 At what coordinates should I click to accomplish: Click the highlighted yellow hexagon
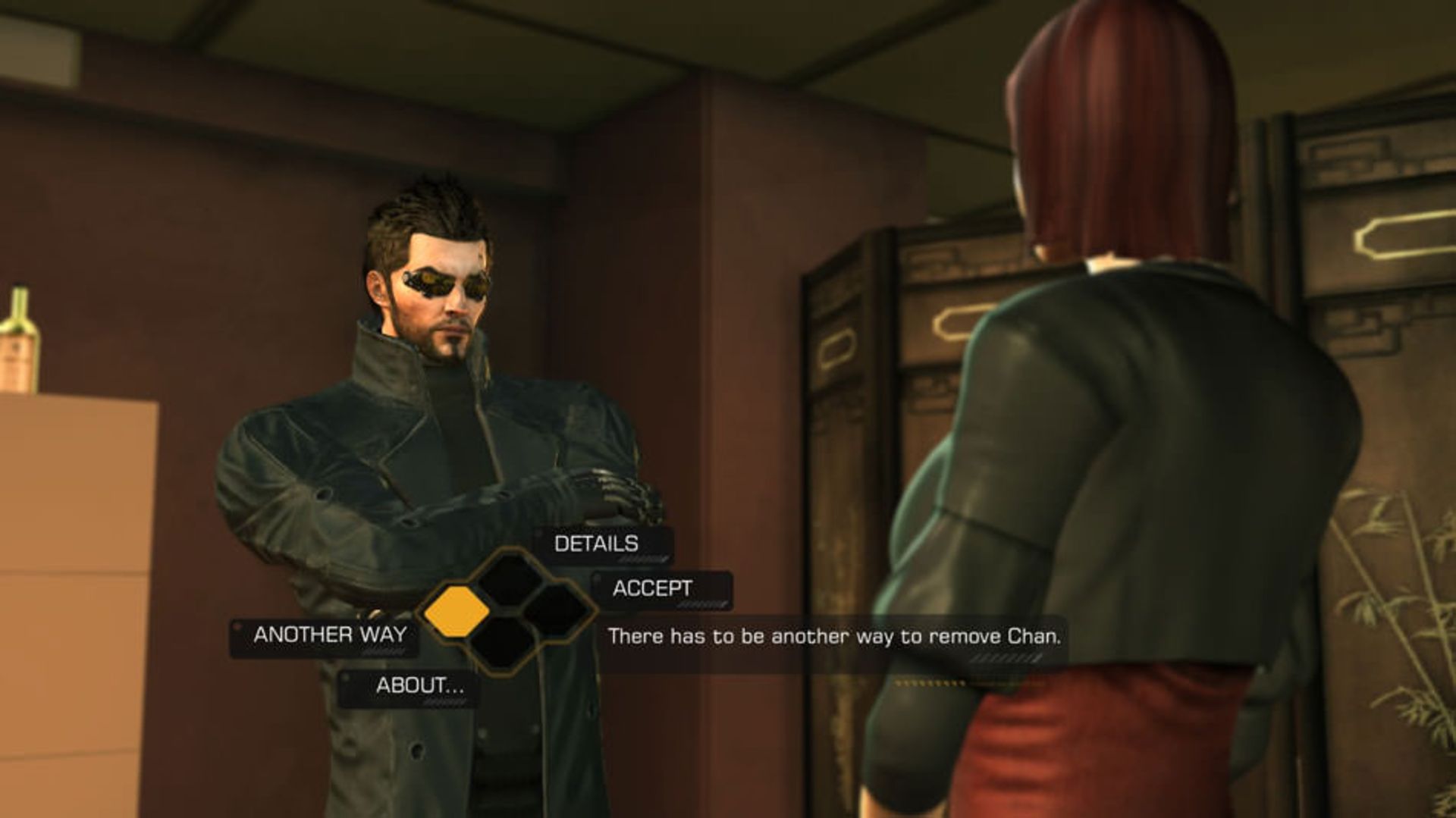456,611
